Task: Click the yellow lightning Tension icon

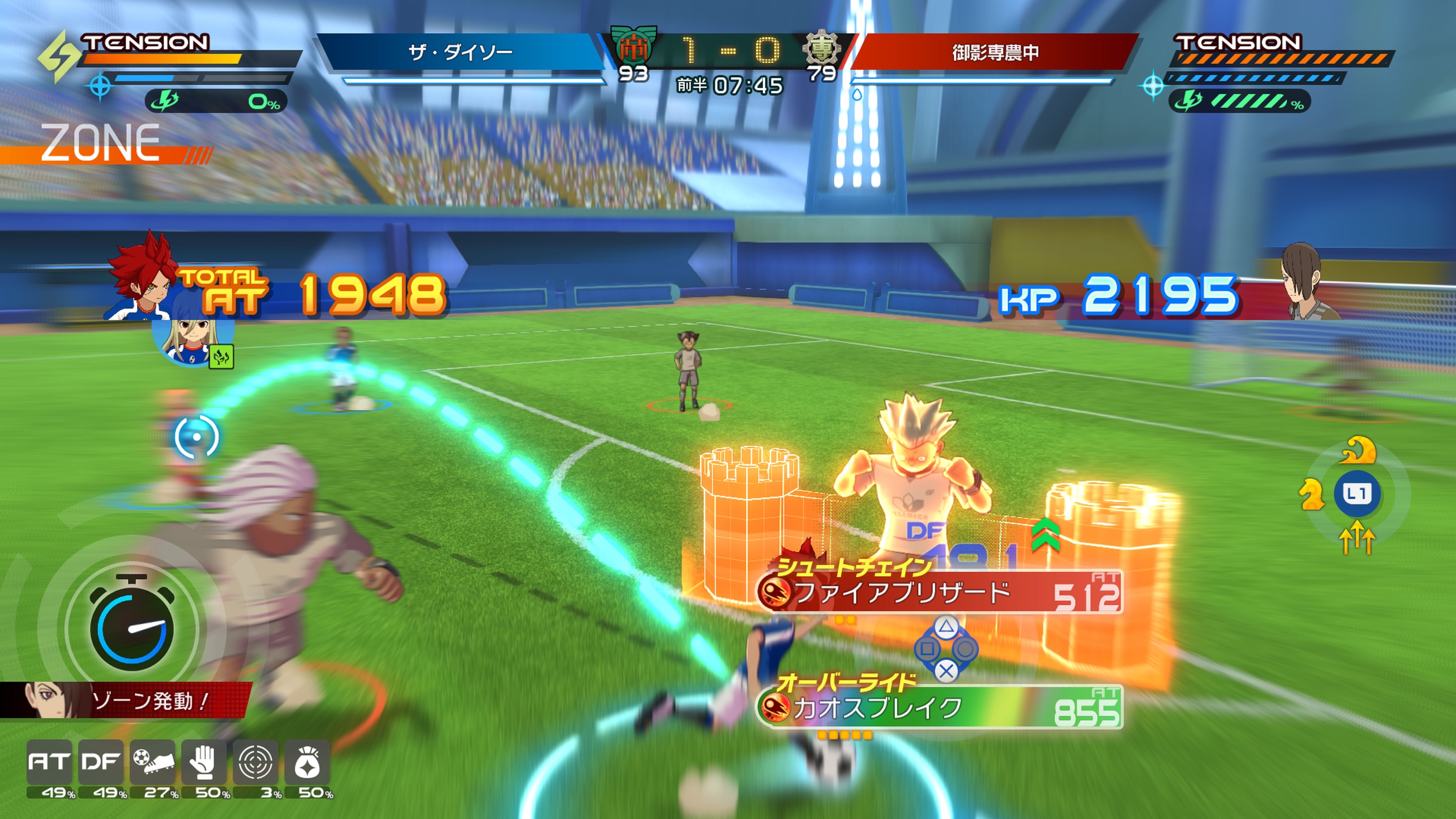Action: coord(58,56)
